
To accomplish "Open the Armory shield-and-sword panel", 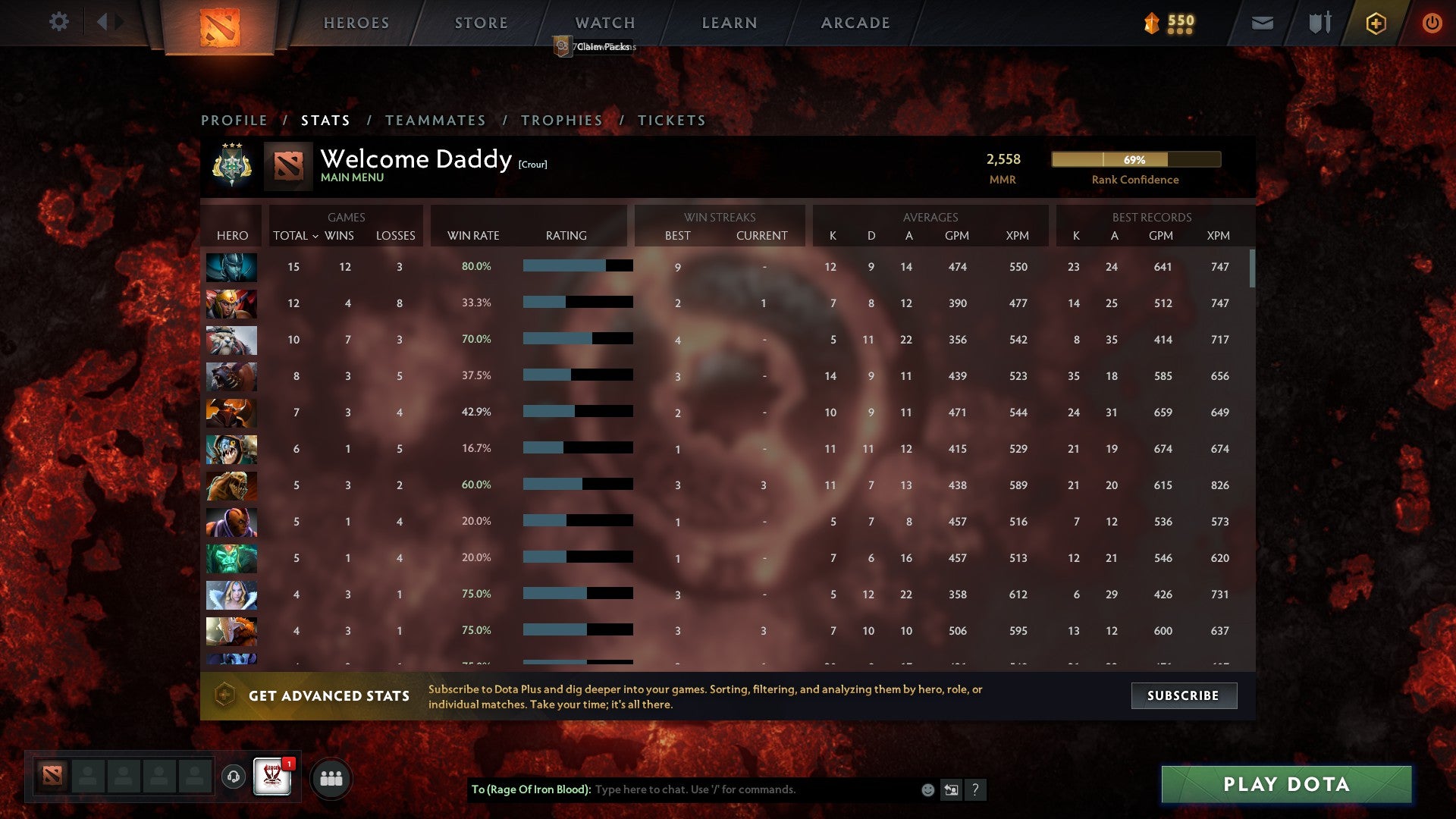I will click(1318, 23).
